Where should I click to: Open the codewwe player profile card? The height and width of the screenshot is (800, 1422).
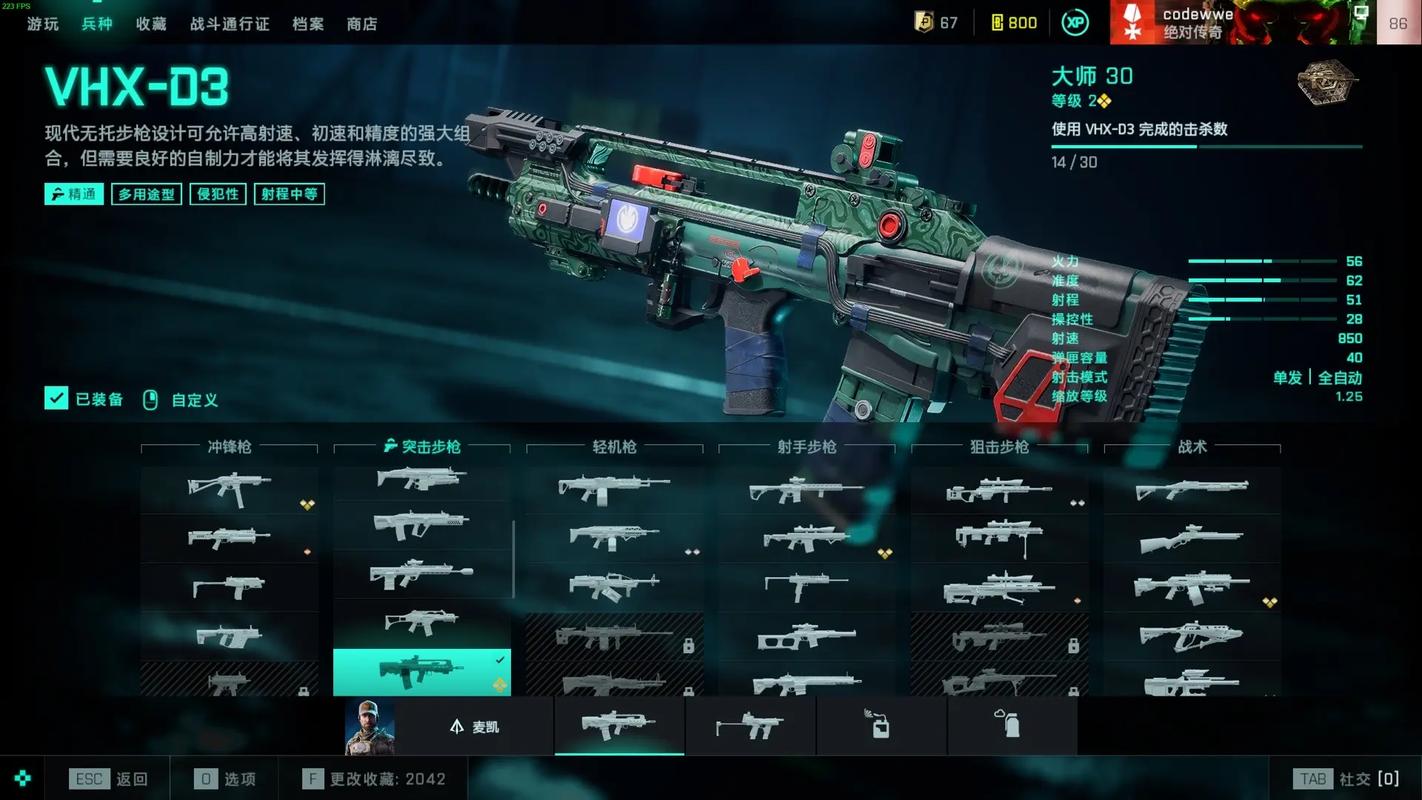coord(1229,22)
